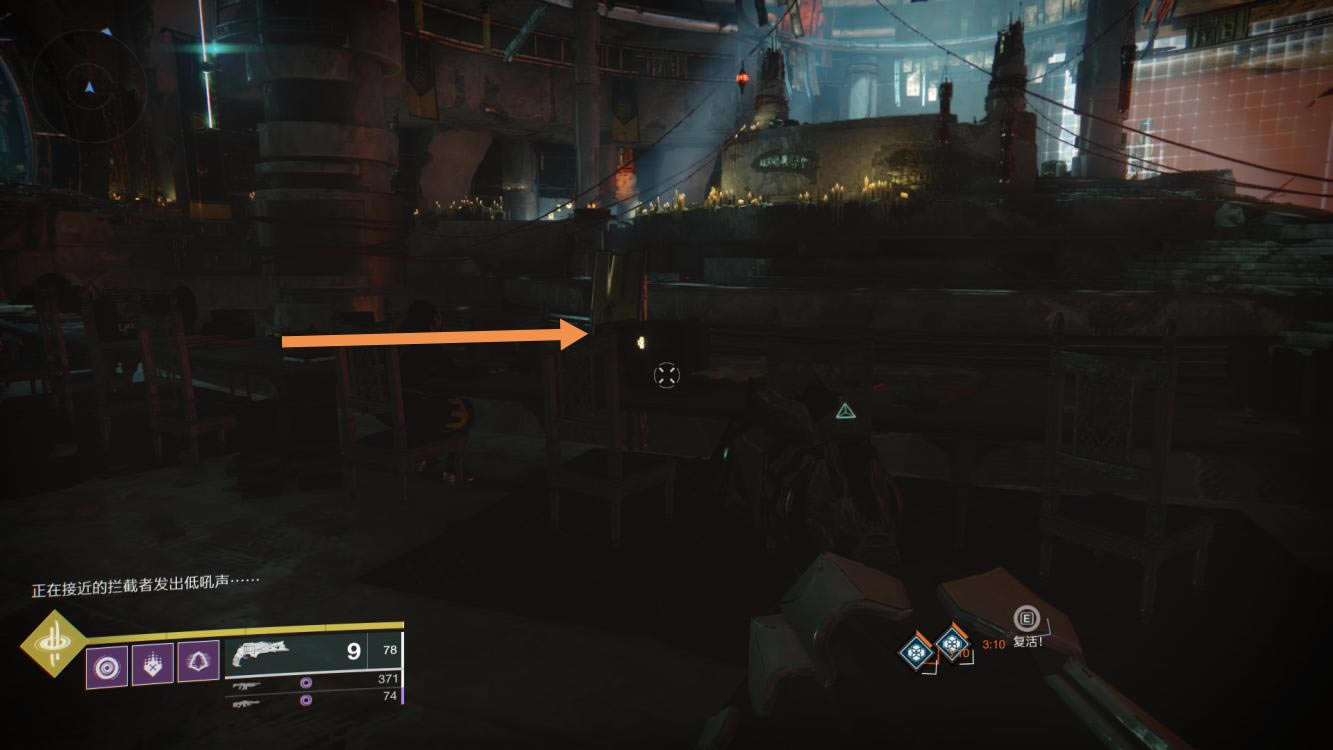Use the melee ability with the fist icon
1333x750 pixels.
(152, 663)
